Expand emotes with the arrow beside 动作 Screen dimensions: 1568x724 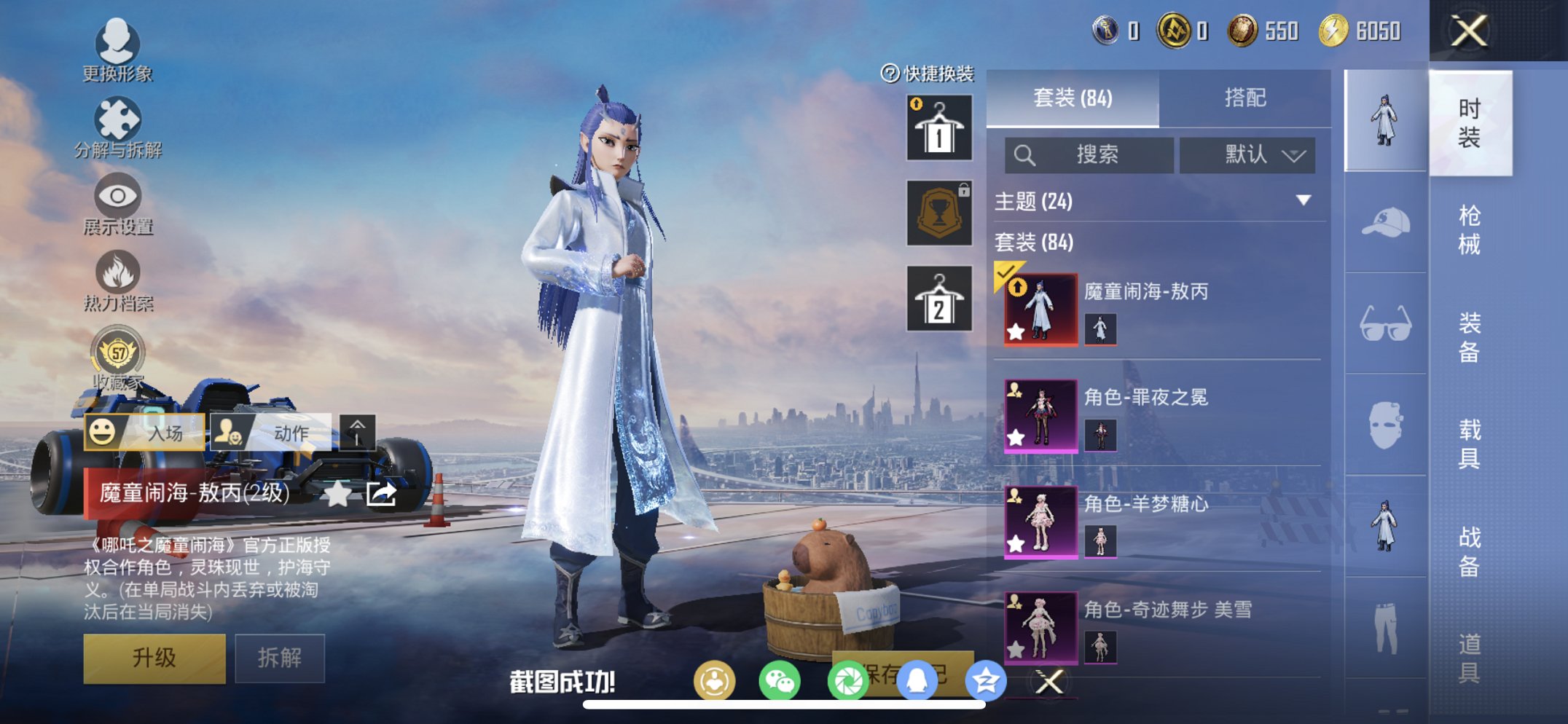[356, 432]
